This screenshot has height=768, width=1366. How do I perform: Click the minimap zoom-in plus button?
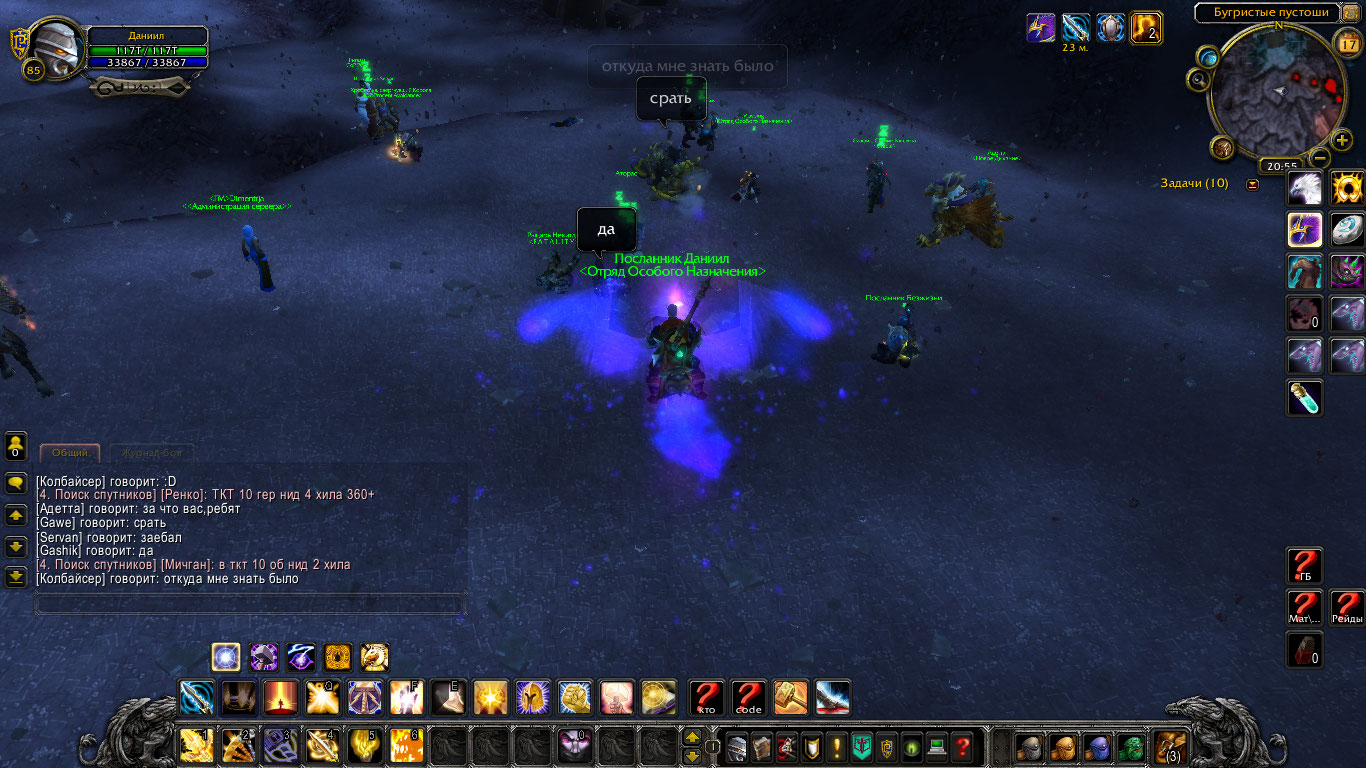click(x=1342, y=140)
